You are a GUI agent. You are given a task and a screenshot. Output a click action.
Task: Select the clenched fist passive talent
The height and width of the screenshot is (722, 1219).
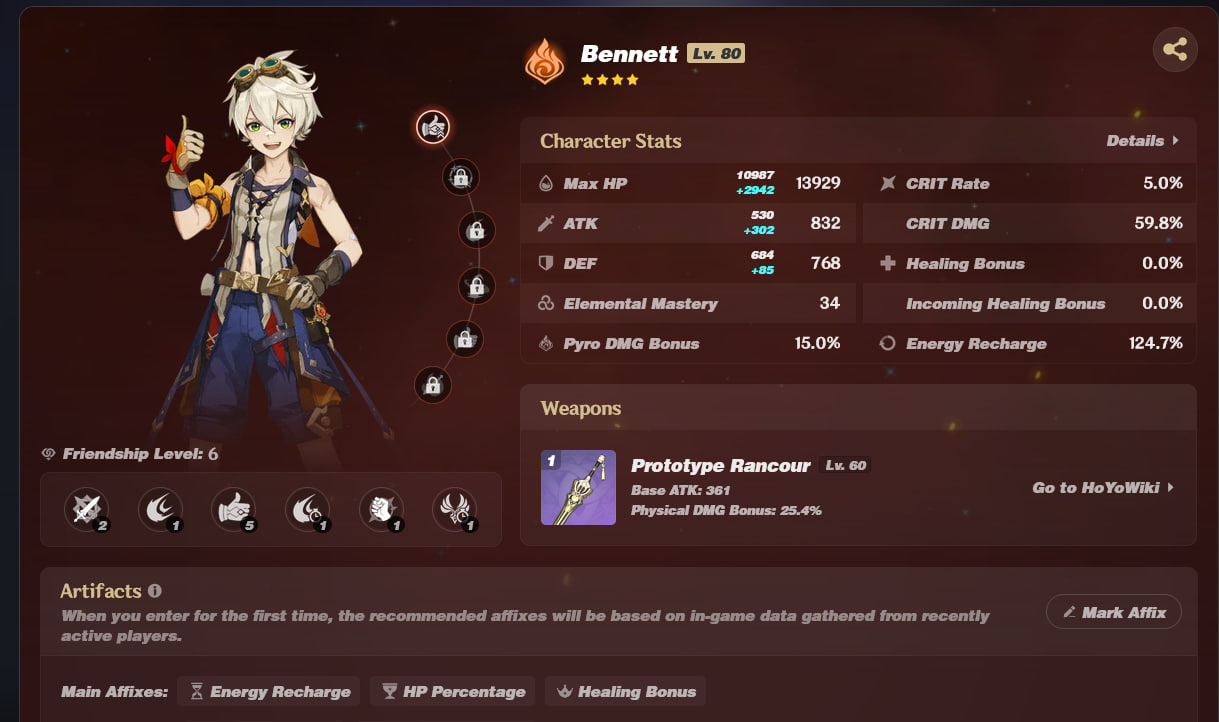pos(380,509)
